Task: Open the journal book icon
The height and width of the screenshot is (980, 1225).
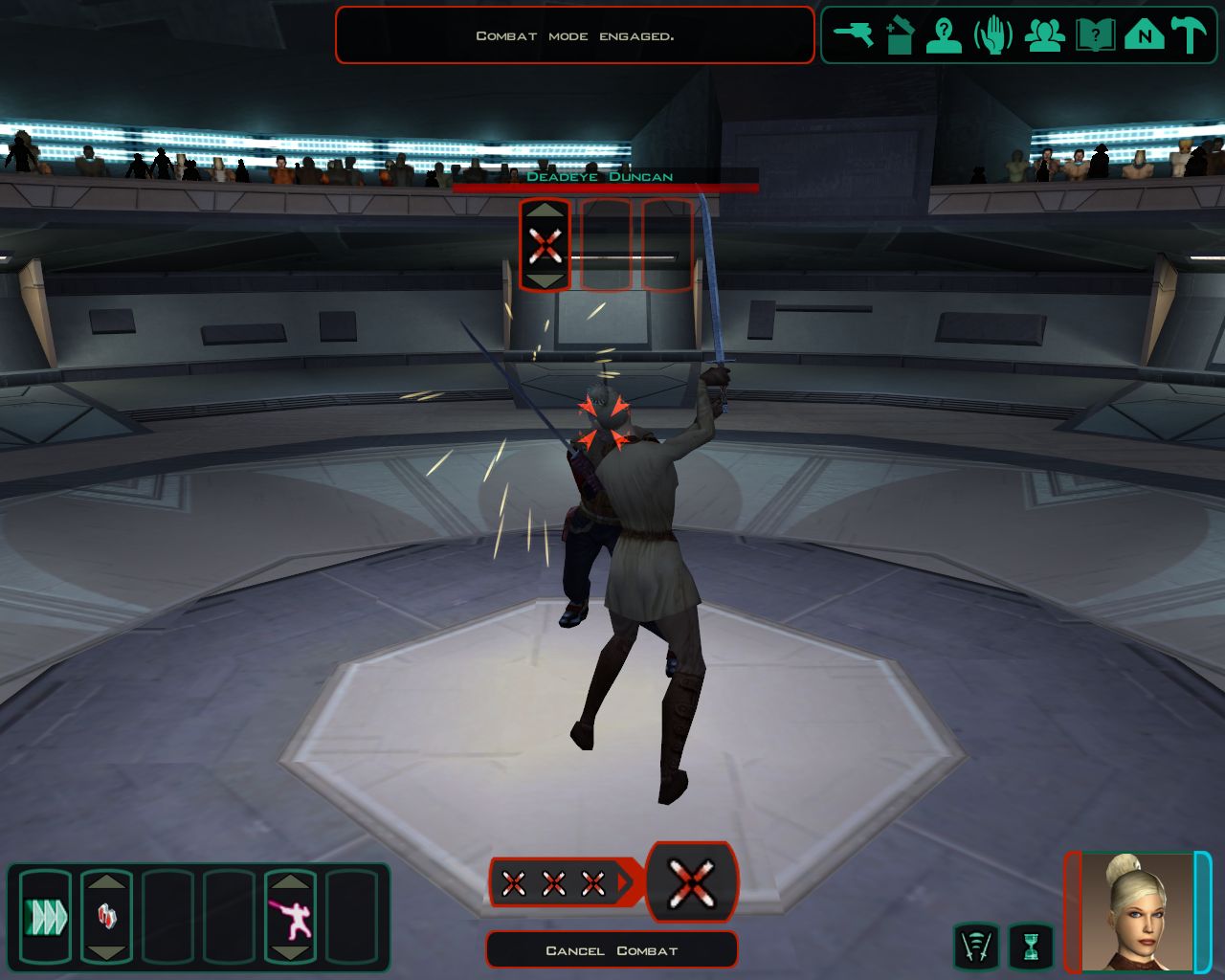Action: click(x=1094, y=36)
